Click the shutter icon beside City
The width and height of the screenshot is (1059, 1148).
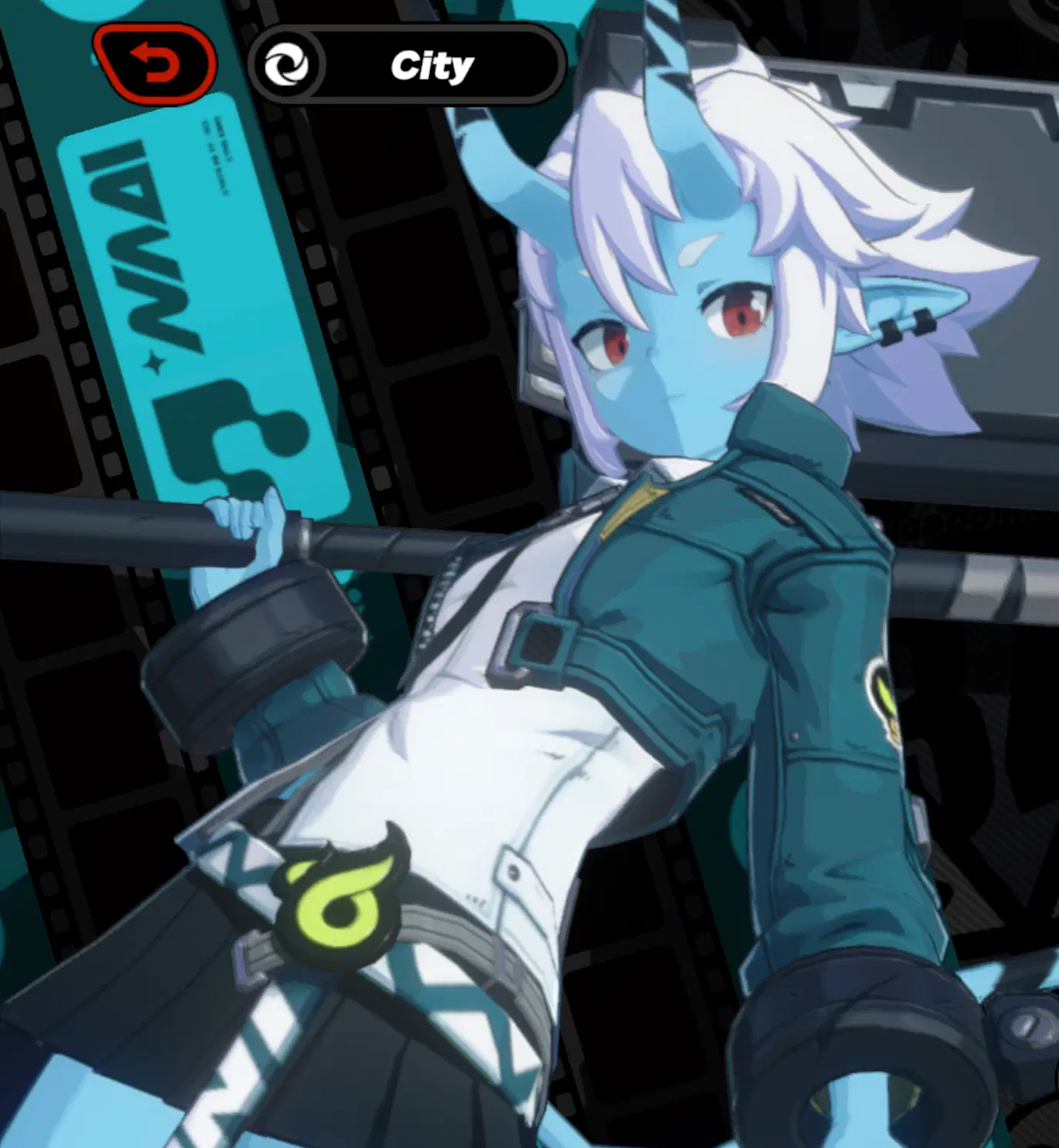(x=292, y=63)
